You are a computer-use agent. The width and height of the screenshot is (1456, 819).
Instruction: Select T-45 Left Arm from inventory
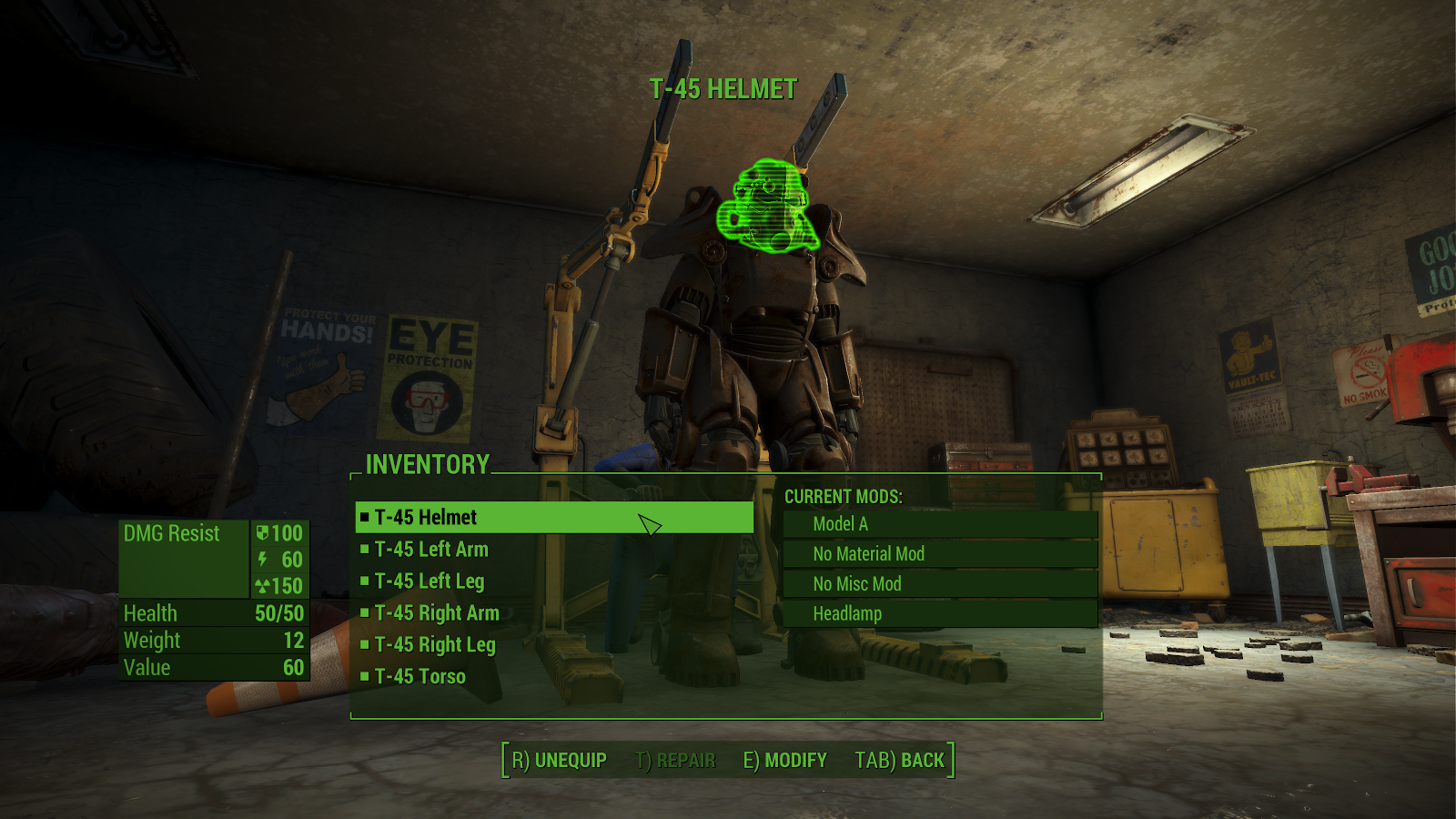tap(434, 550)
